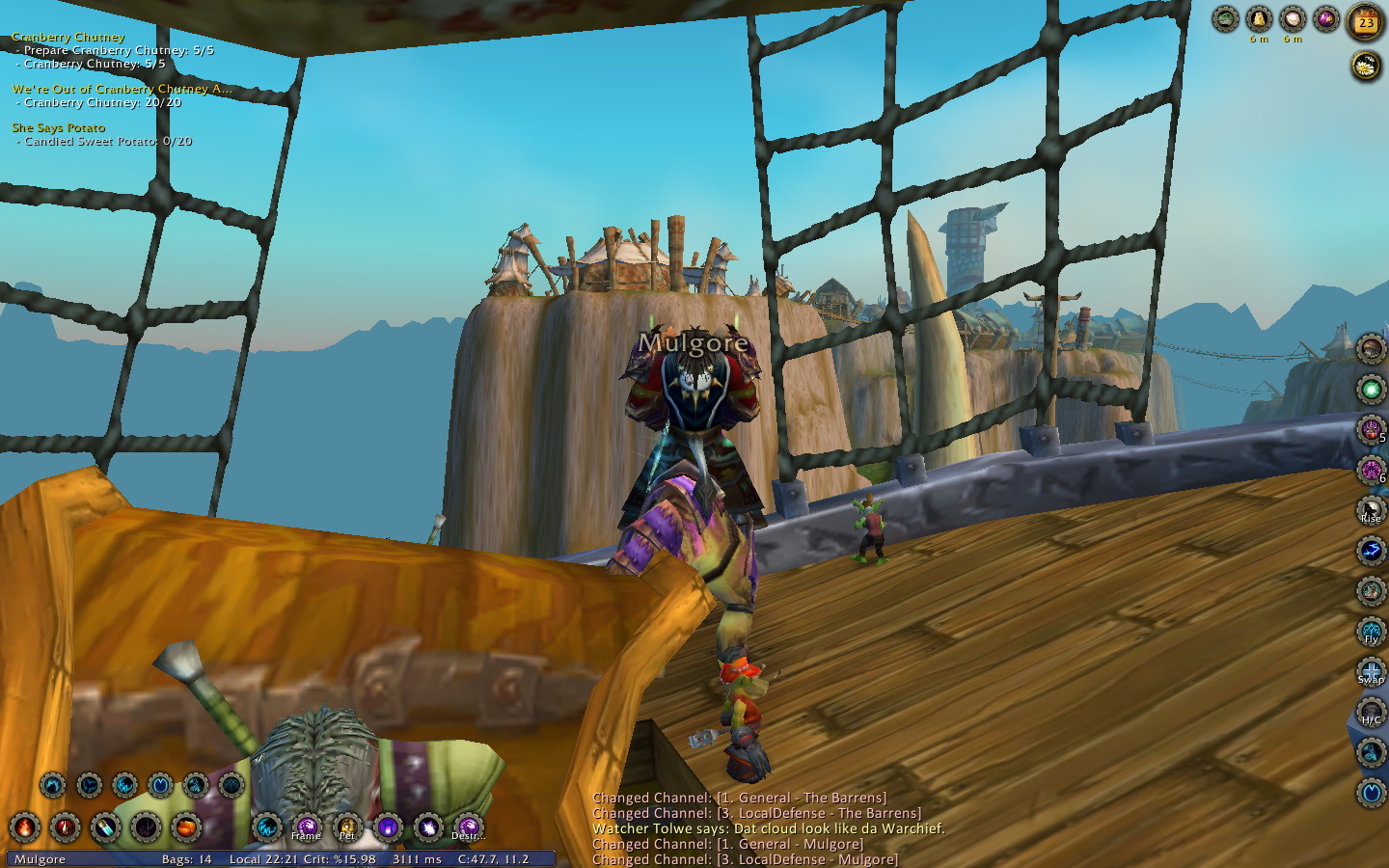
Task: Click the daisy flower tracking button
Action: click(x=1365, y=66)
